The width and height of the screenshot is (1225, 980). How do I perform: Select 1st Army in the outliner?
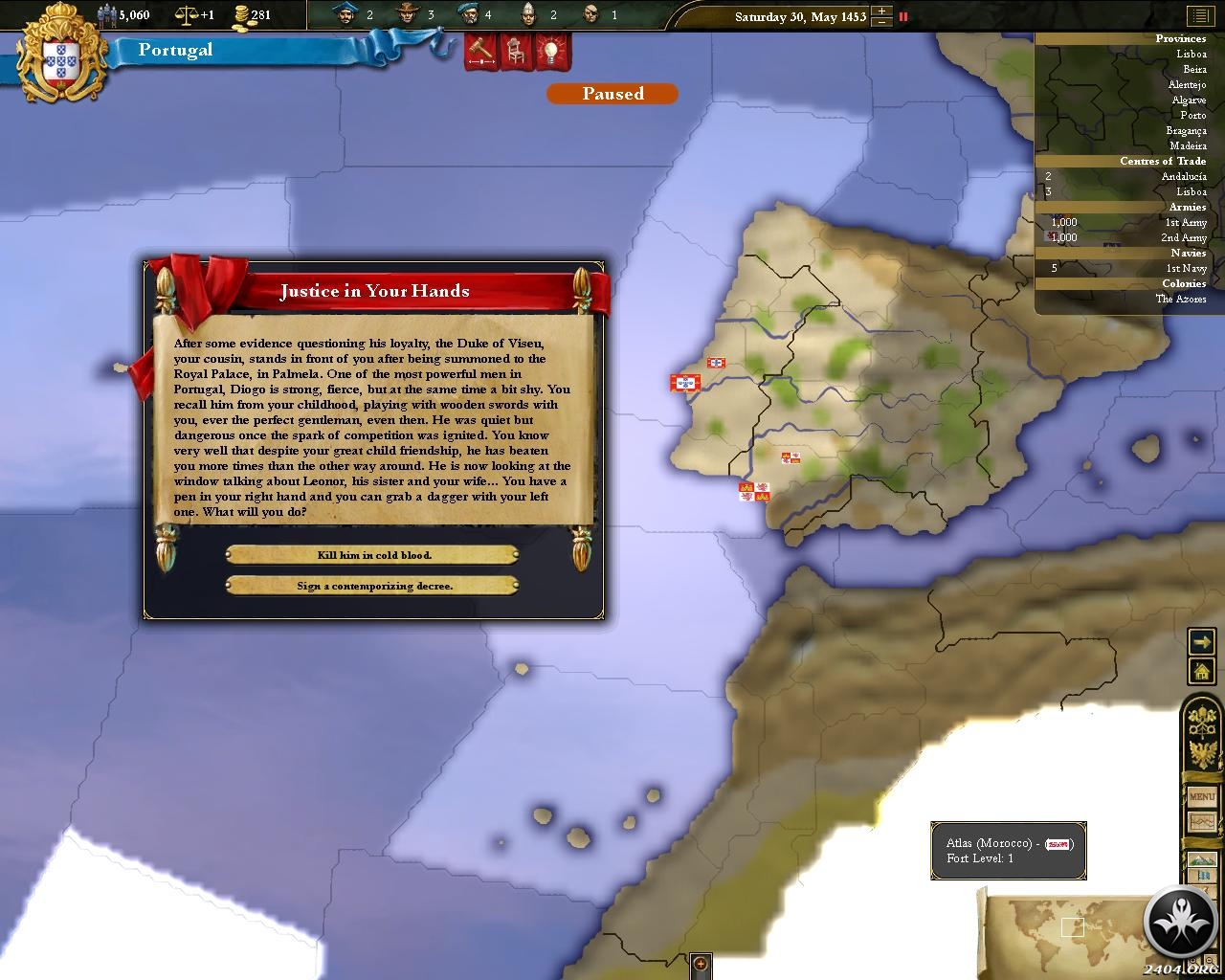pos(1185,223)
